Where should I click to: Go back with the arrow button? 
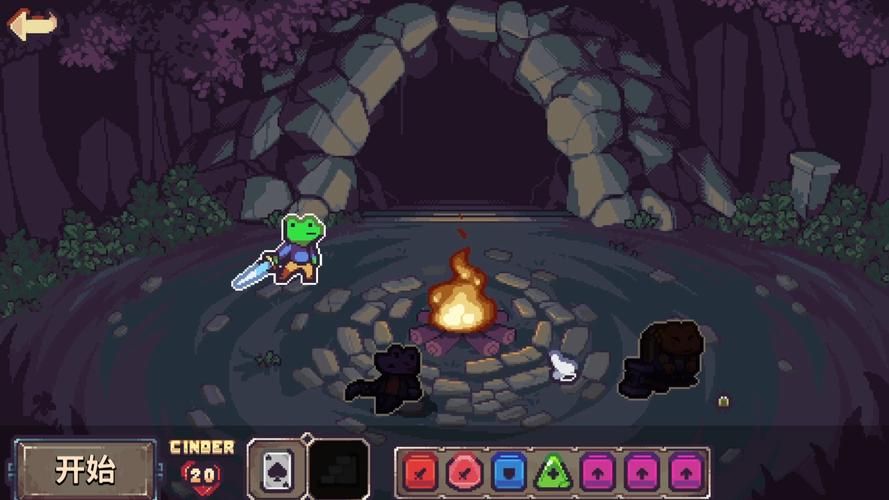(x=32, y=24)
